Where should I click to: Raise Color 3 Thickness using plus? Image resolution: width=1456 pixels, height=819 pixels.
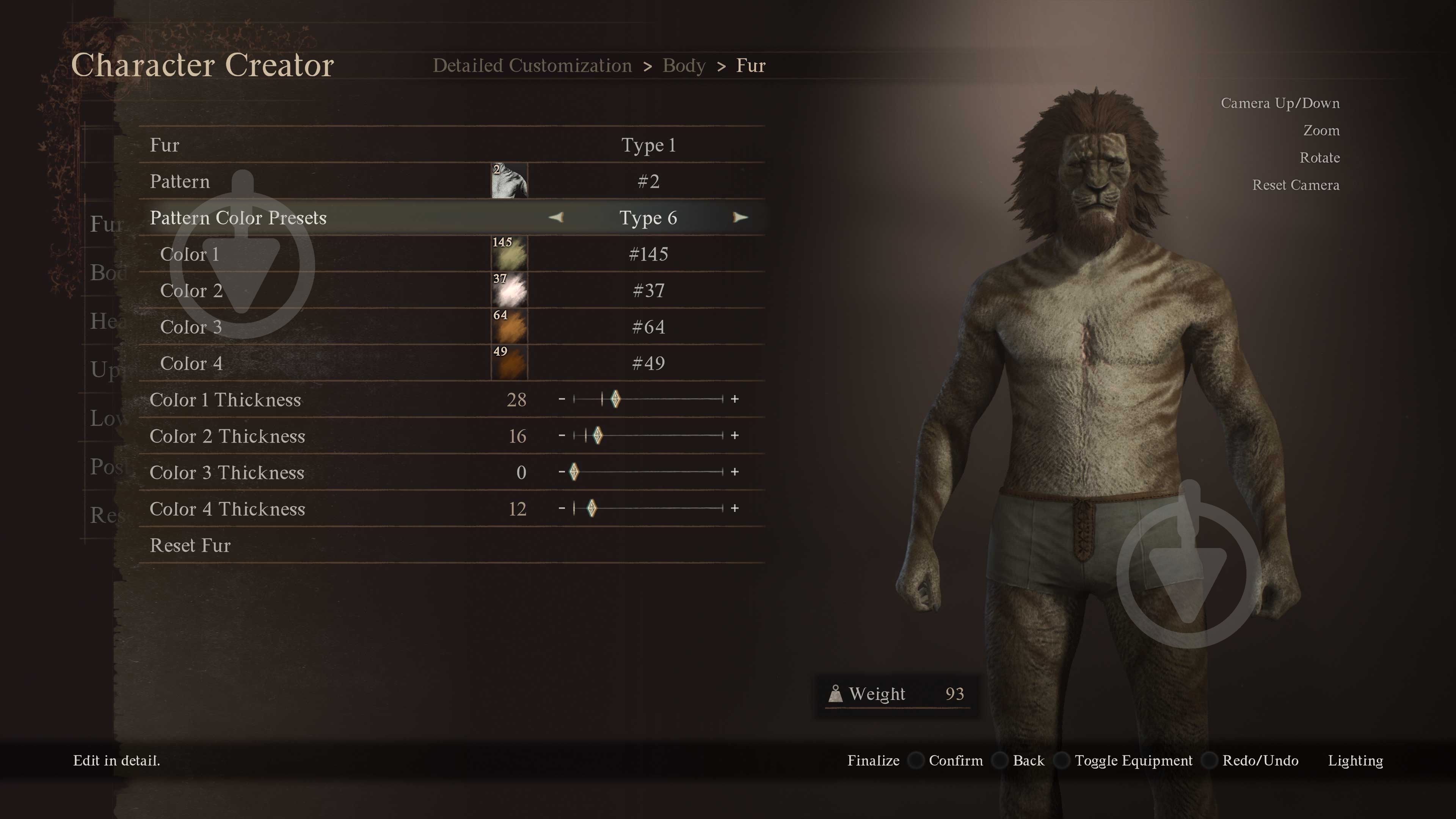click(x=734, y=472)
